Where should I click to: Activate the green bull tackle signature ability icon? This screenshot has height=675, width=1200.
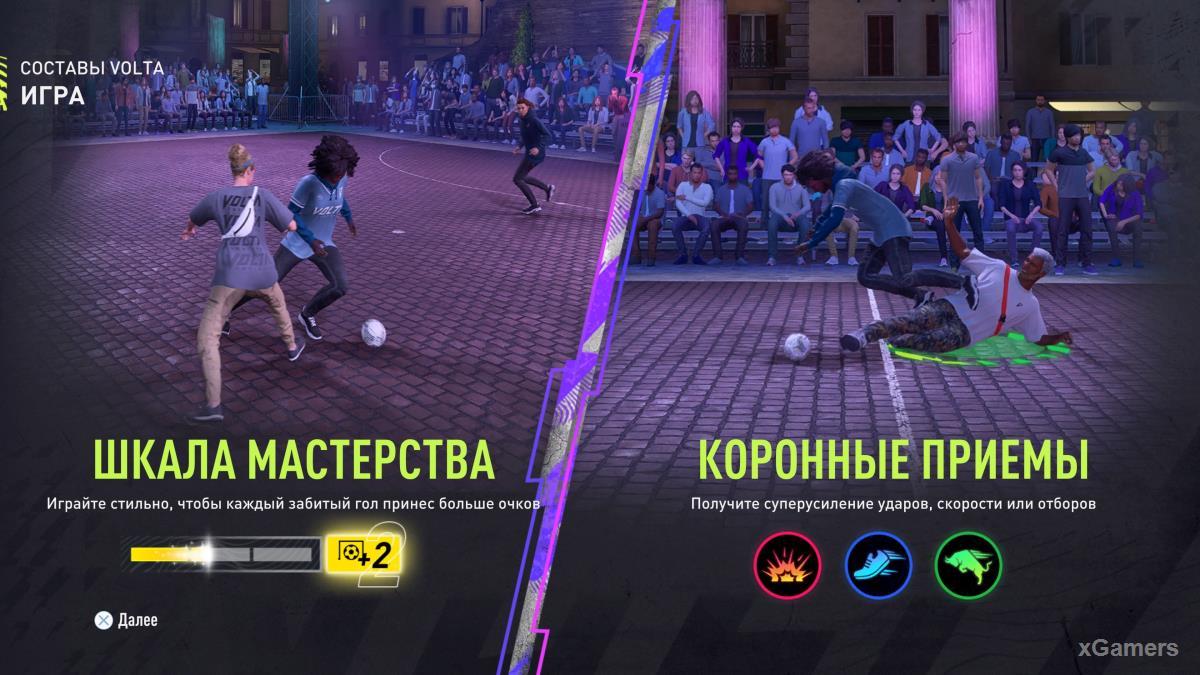point(967,565)
